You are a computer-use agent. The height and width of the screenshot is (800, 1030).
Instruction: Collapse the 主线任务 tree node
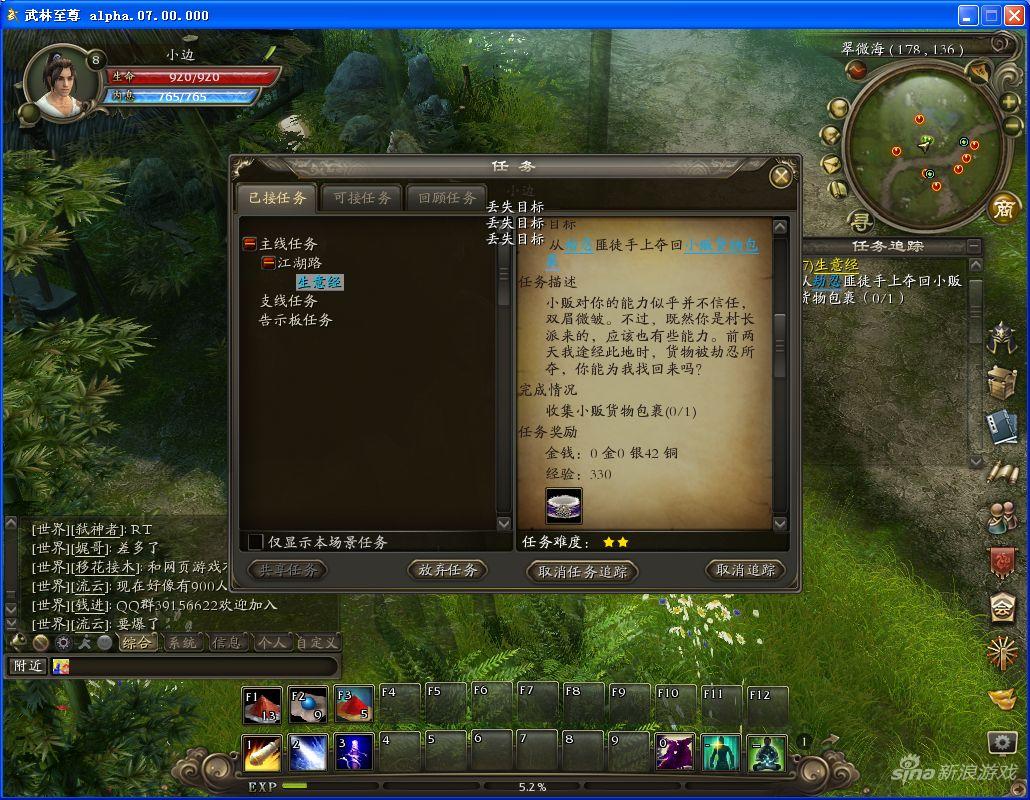[250, 244]
